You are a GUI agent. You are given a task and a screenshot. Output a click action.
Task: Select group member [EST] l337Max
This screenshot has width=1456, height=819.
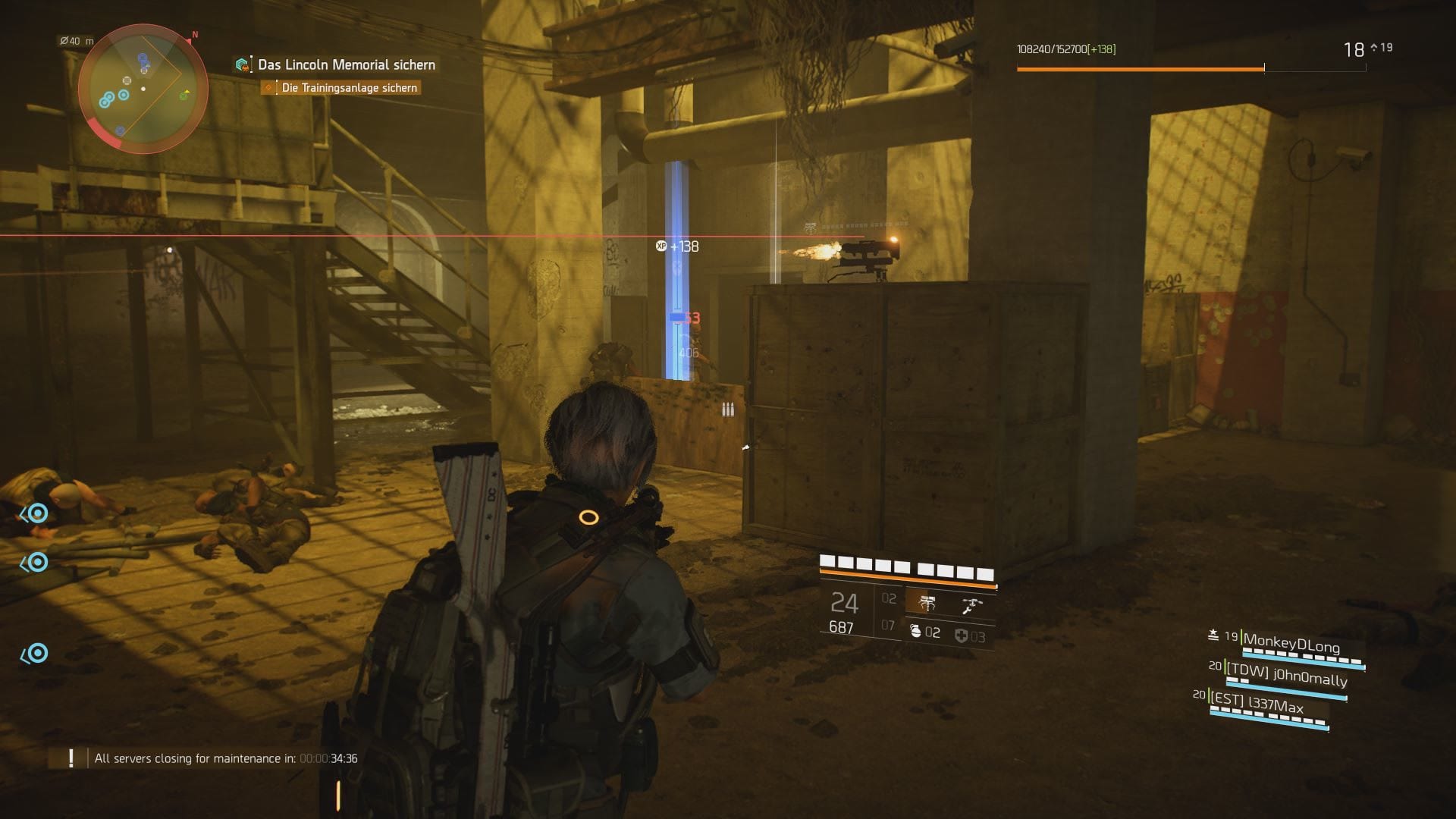pos(1266,704)
